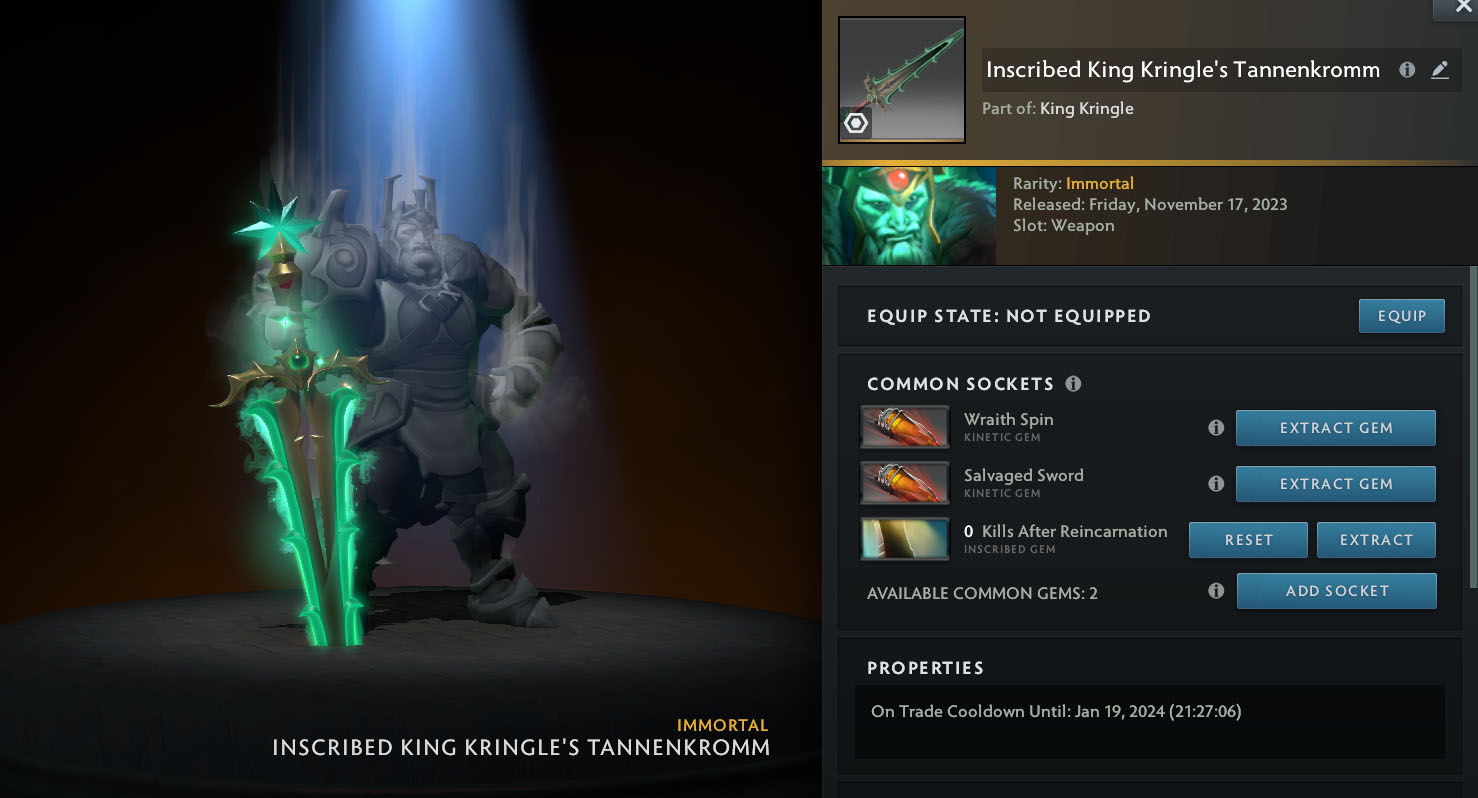Select the Salvaged Sword gem icon
The image size is (1478, 798).
click(904, 483)
